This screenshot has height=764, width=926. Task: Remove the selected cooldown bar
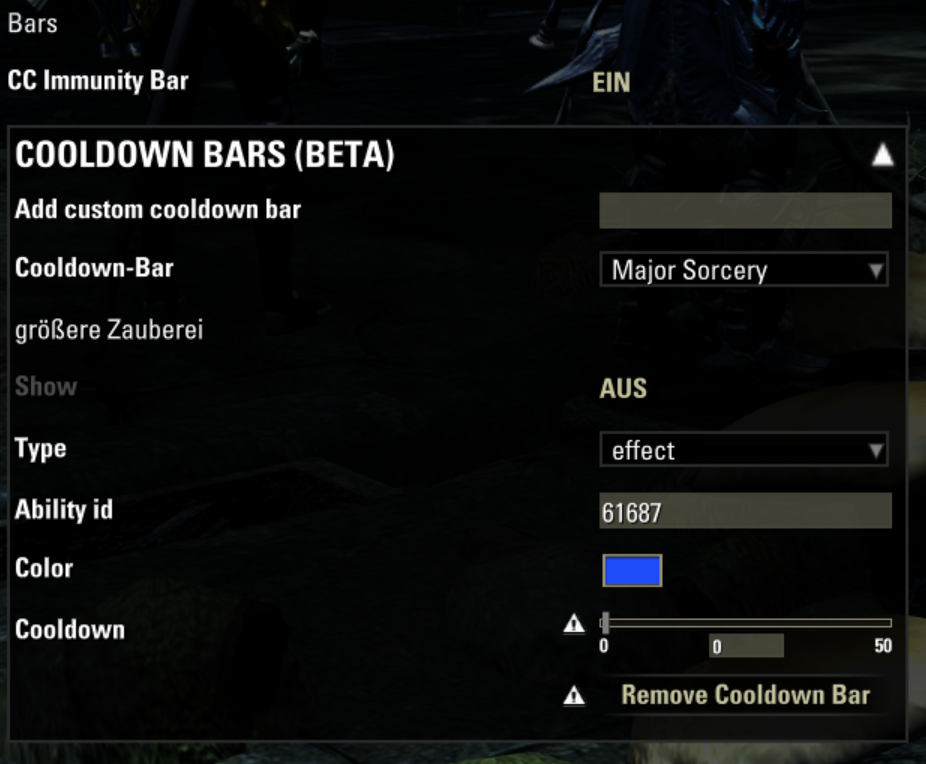pos(745,695)
